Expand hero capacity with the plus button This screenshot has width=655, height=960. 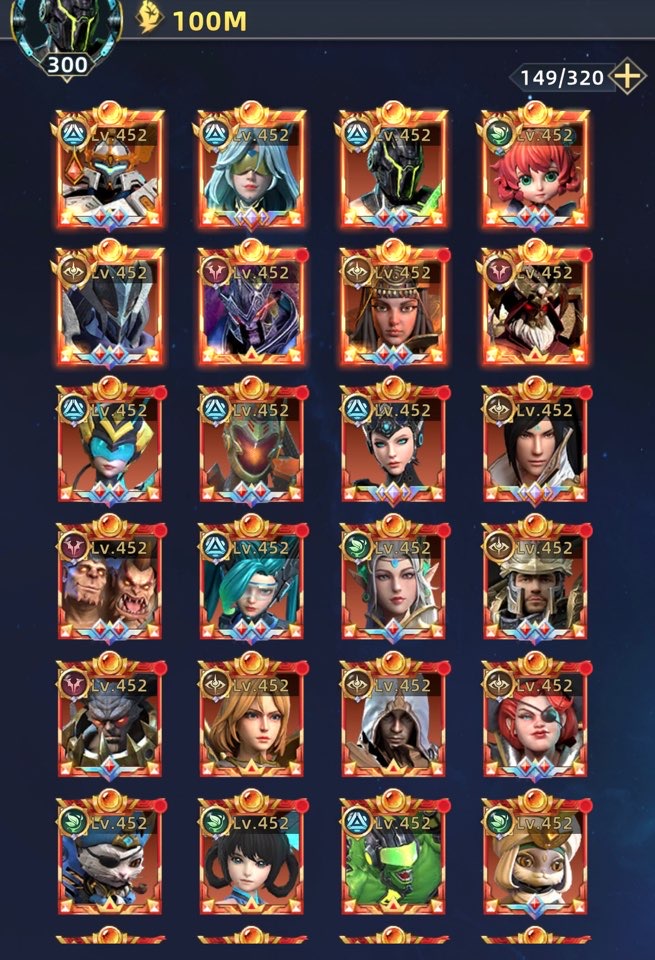[x=627, y=76]
